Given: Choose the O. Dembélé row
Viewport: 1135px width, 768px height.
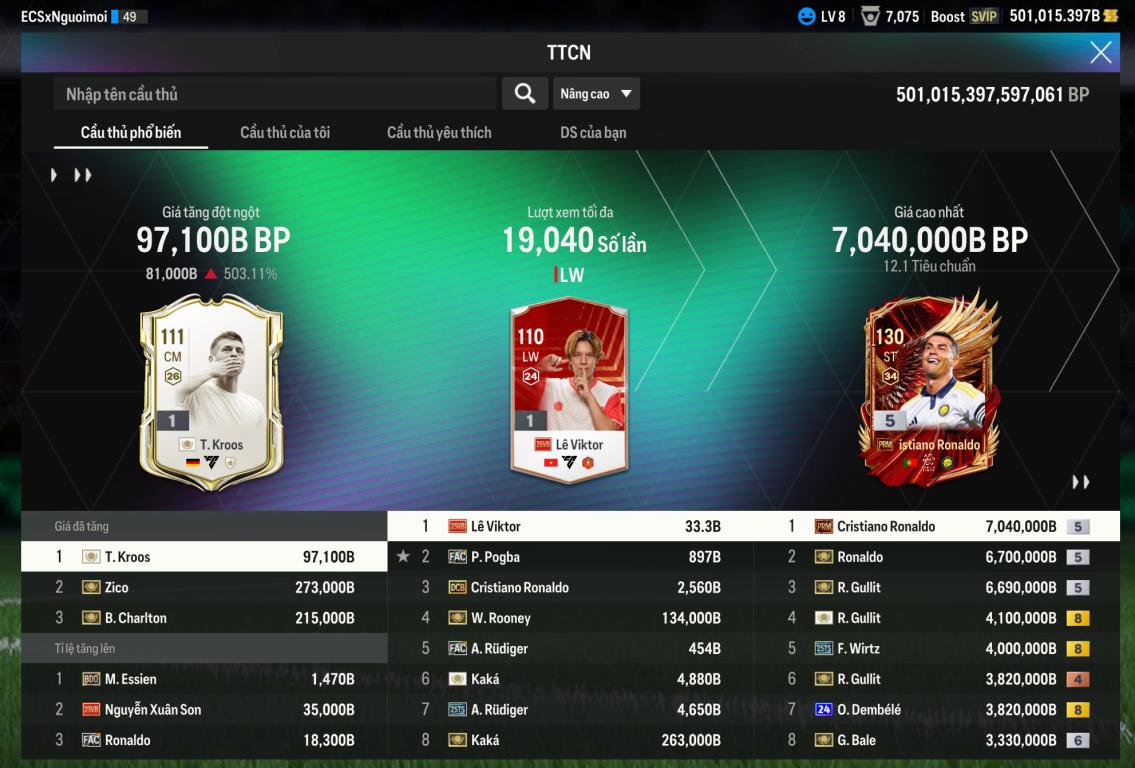Looking at the screenshot, I should [937, 710].
